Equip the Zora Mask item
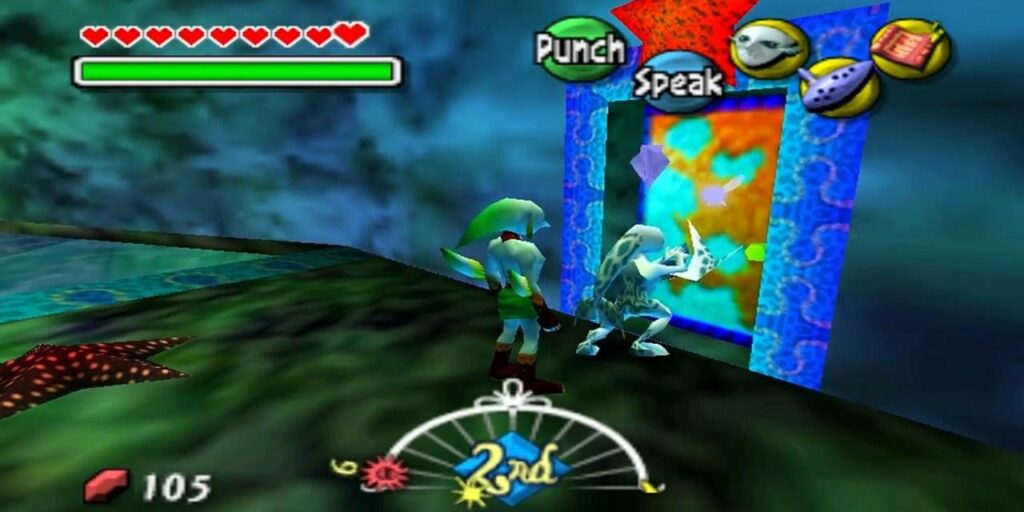1024x512 pixels. (768, 45)
